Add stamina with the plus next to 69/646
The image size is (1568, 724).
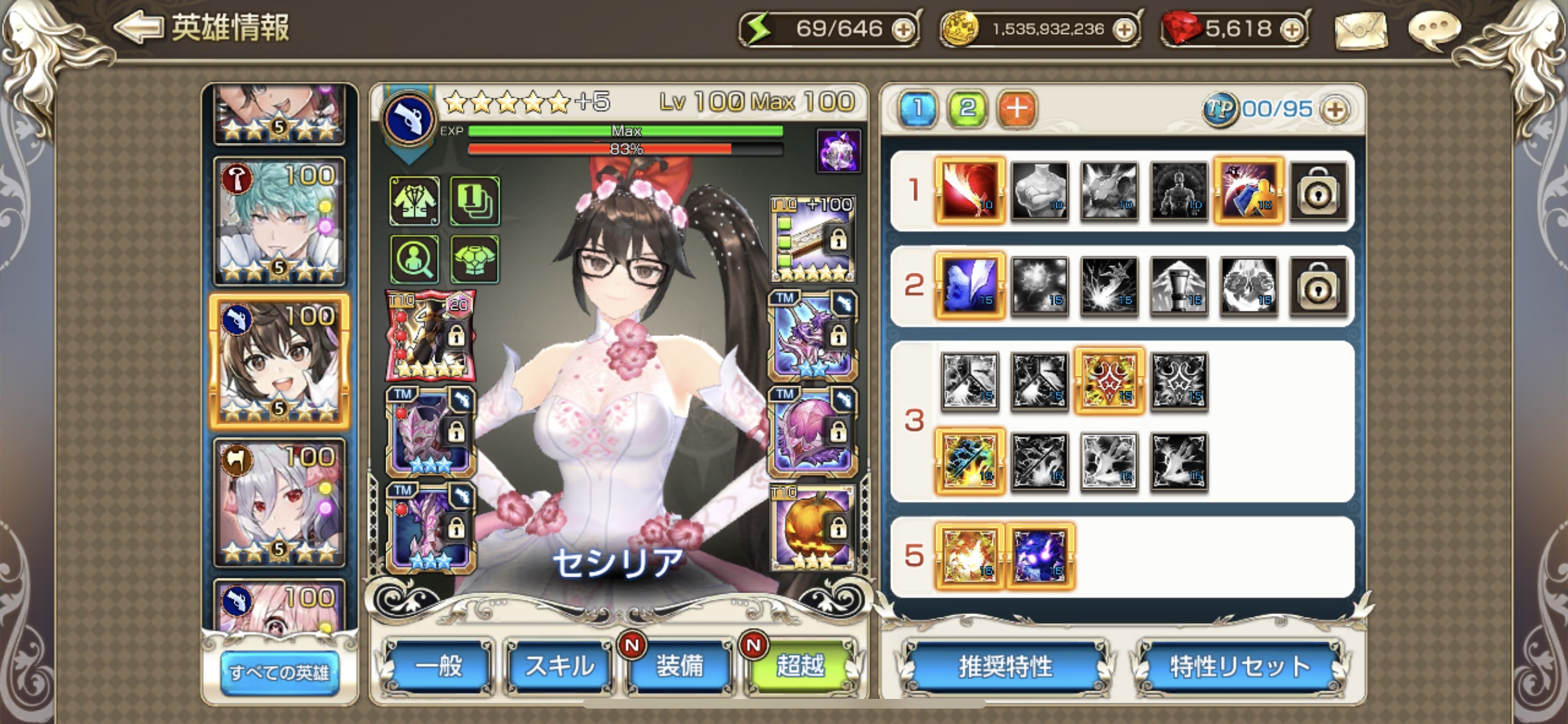[903, 30]
